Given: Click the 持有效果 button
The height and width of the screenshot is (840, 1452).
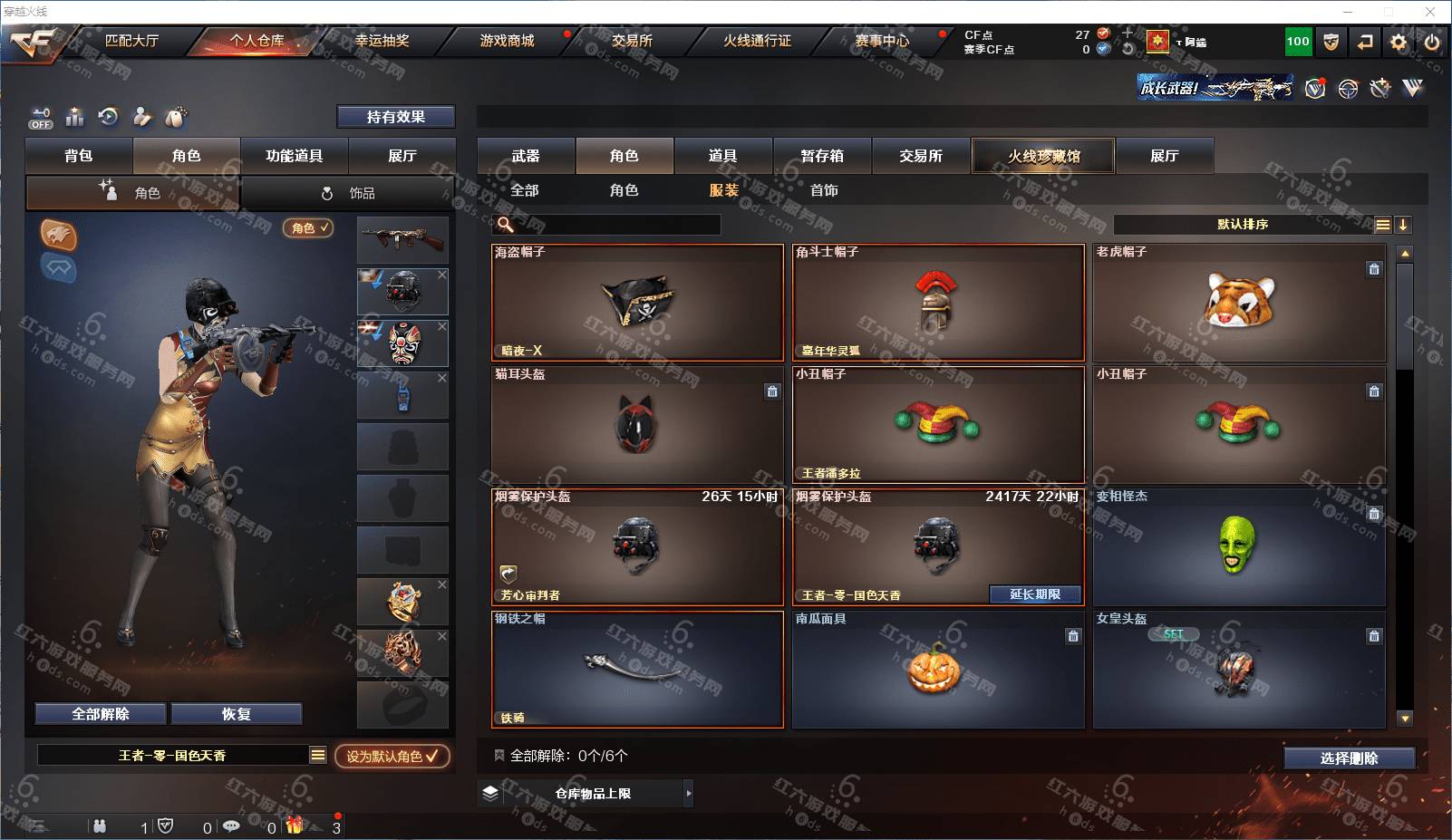Looking at the screenshot, I should 395,117.
